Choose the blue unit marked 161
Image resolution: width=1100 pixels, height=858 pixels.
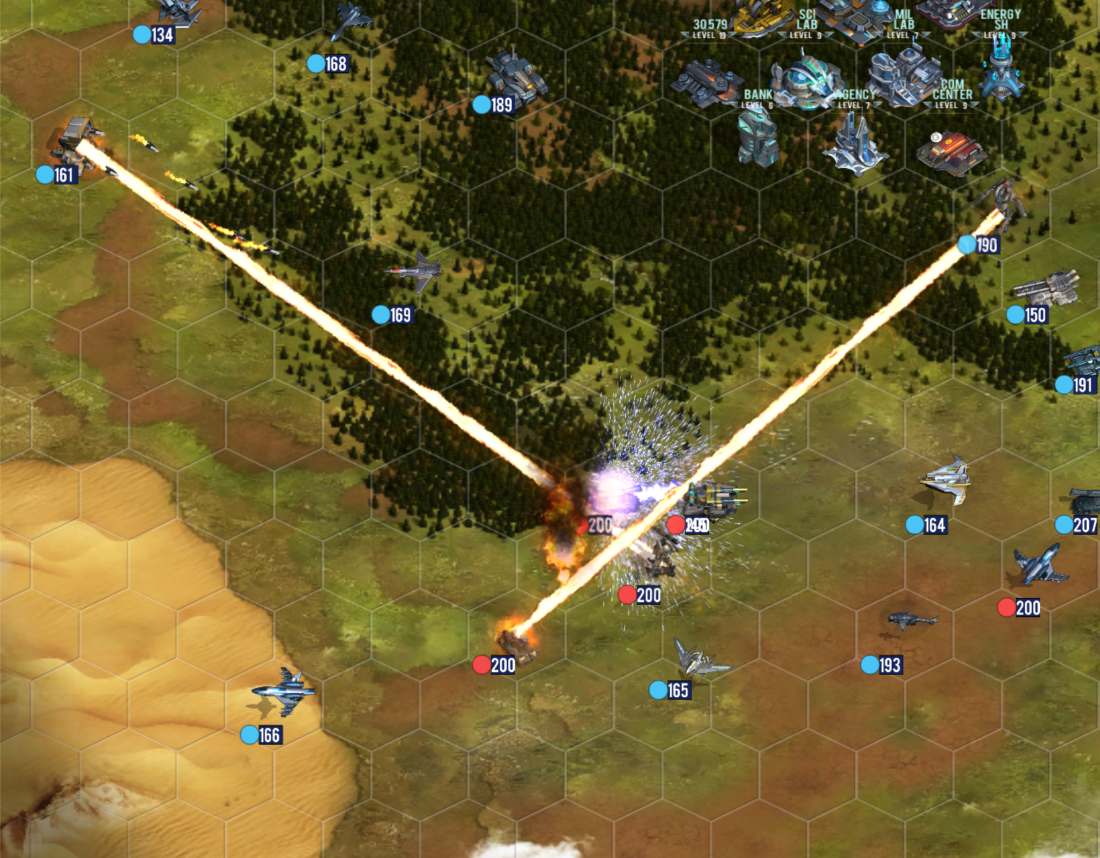click(x=78, y=138)
